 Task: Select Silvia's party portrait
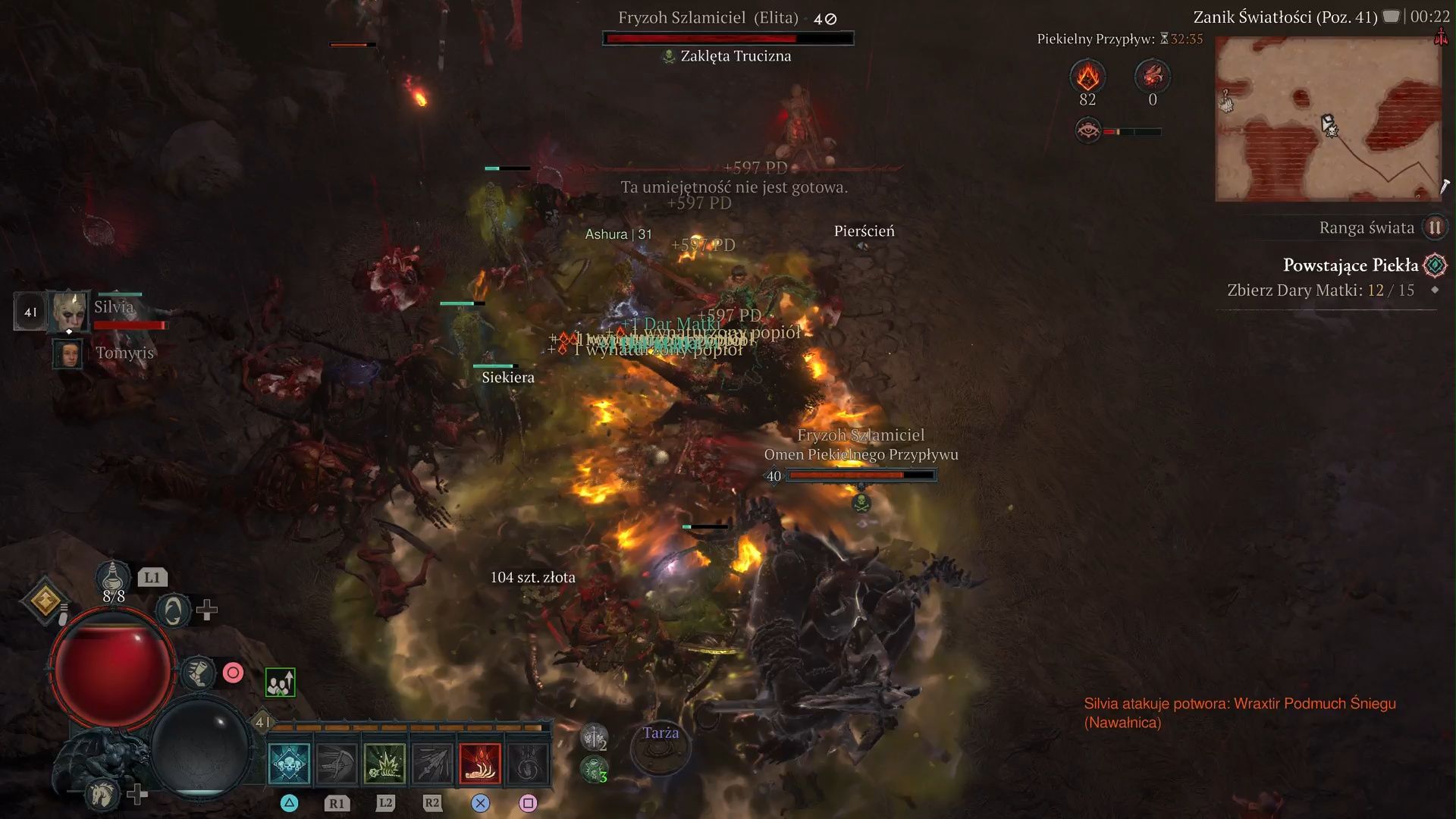click(x=69, y=311)
